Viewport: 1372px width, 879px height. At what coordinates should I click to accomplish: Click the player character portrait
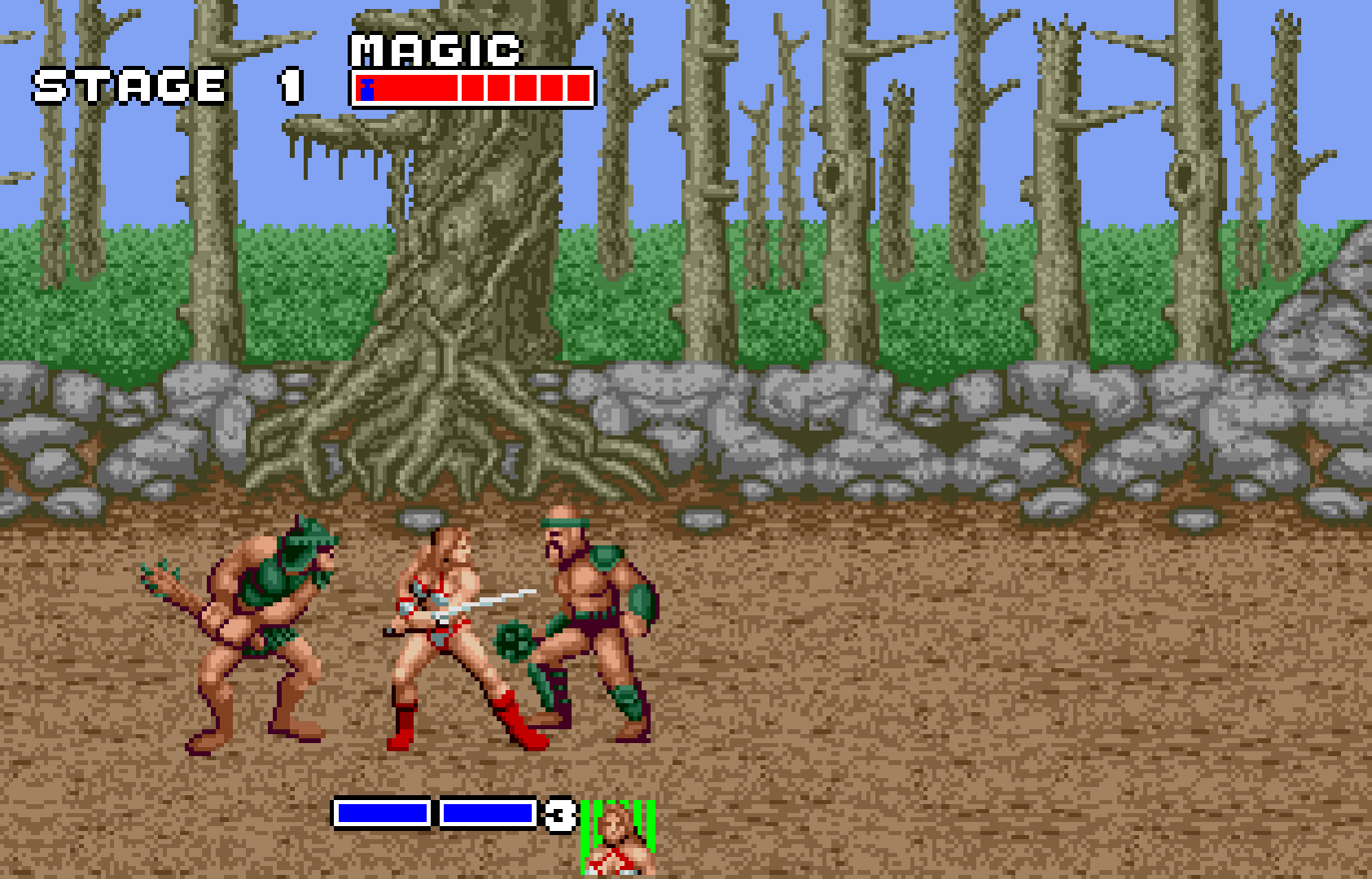618,837
